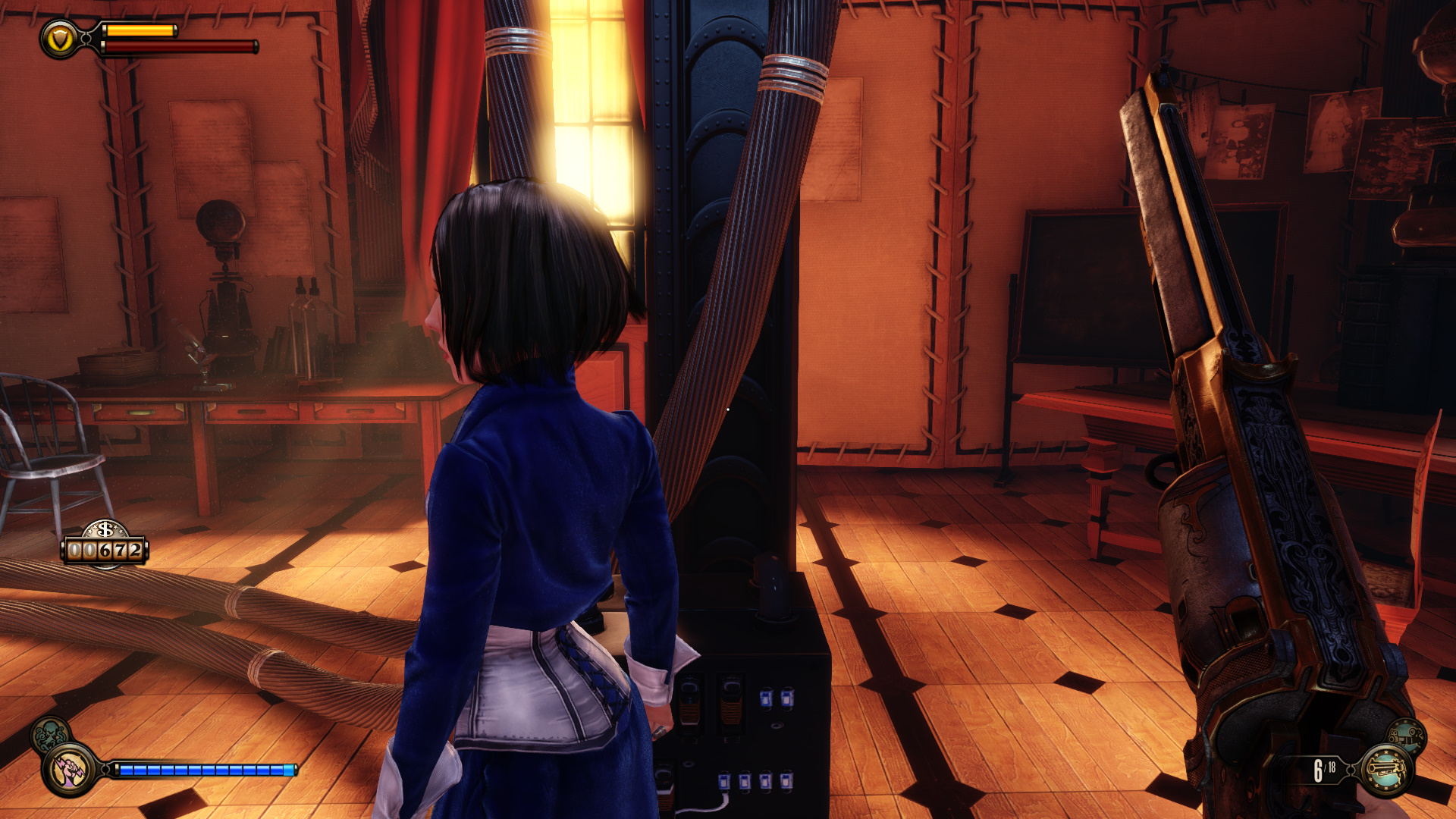Switch to the green octopus vigor icon
This screenshot has width=1456, height=819.
click(x=50, y=734)
